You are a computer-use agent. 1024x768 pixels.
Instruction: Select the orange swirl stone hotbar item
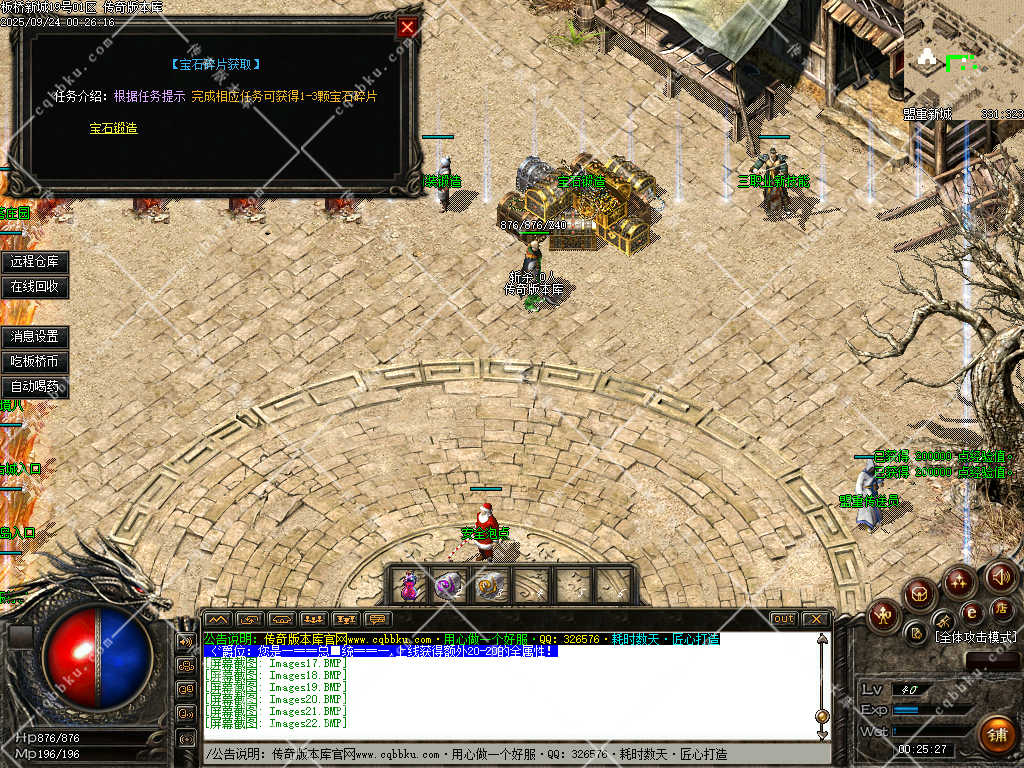point(490,586)
